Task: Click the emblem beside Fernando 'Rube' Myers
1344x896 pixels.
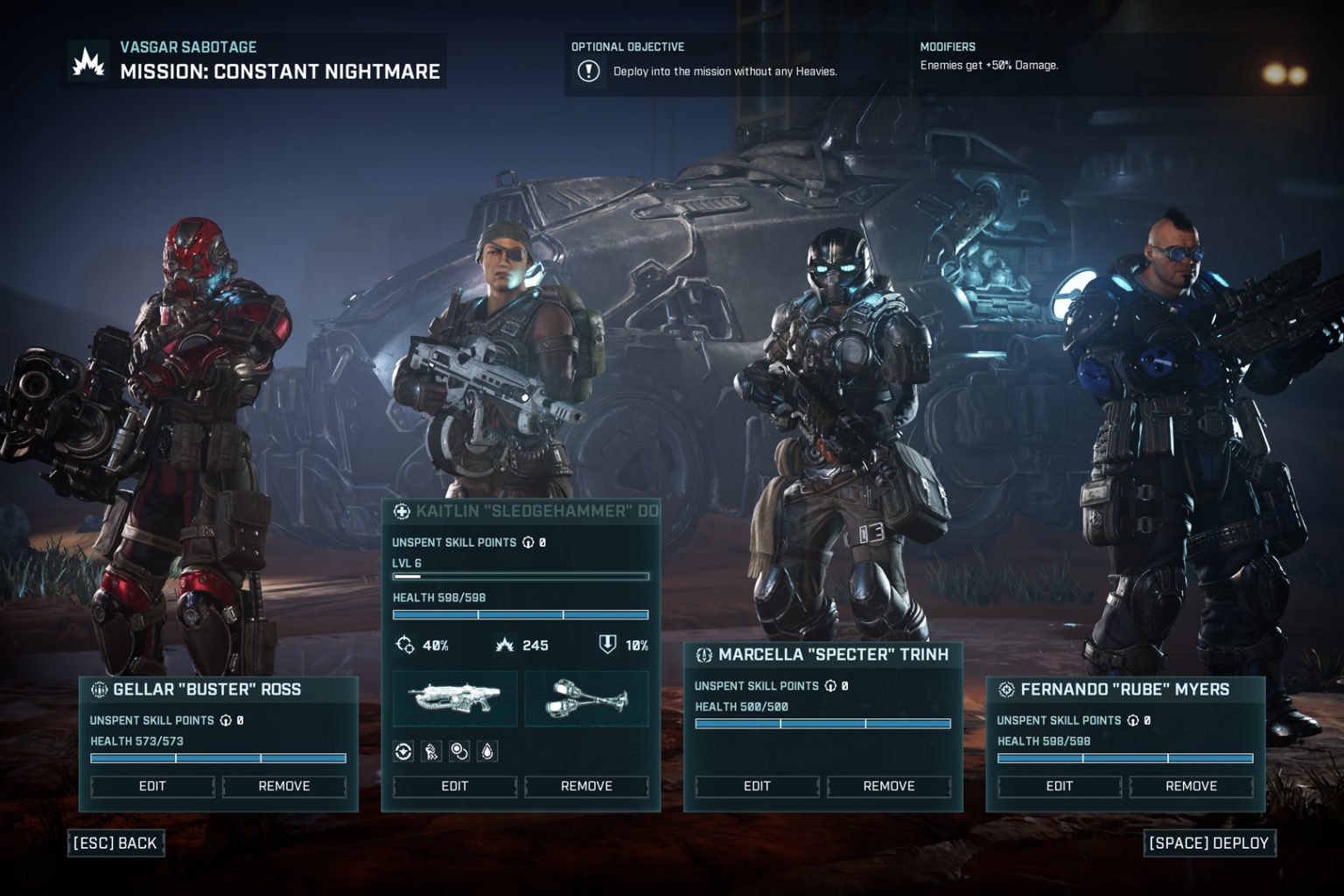Action: click(x=1007, y=689)
